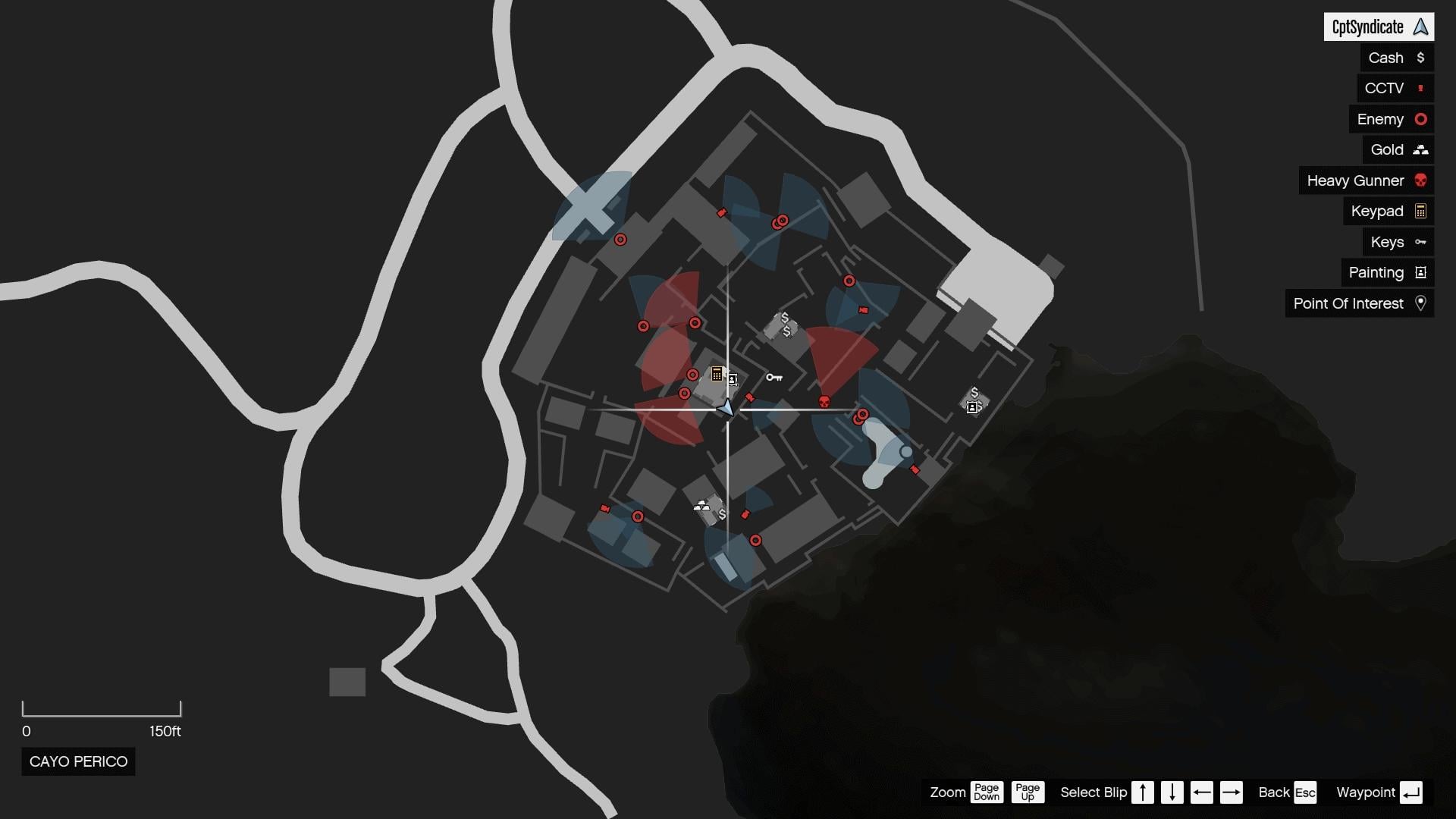This screenshot has height=819, width=1456.
Task: Click the CCTV camera icon in the legend
Action: 1420,88
